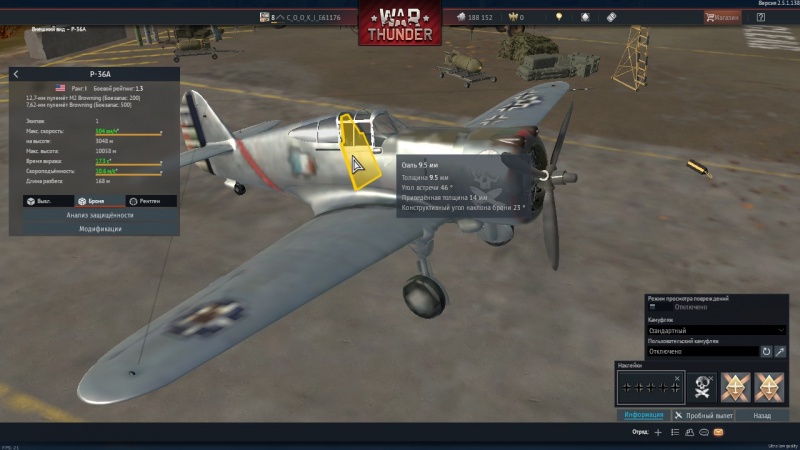The width and height of the screenshot is (800, 450).
Task: Click the magic wand camouflage button
Action: coord(780,351)
